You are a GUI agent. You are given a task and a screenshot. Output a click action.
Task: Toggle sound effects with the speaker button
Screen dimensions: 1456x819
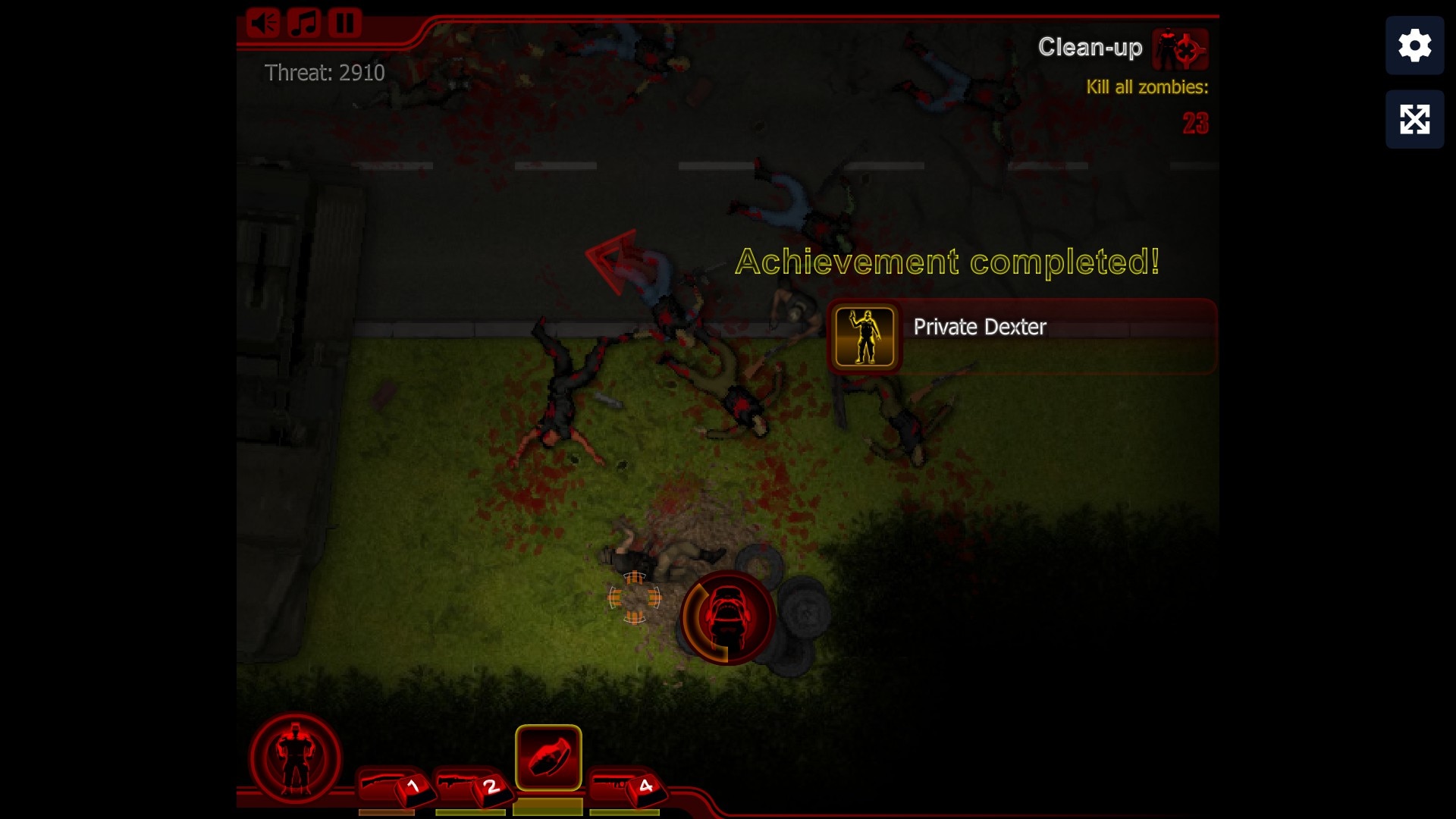pos(263,23)
